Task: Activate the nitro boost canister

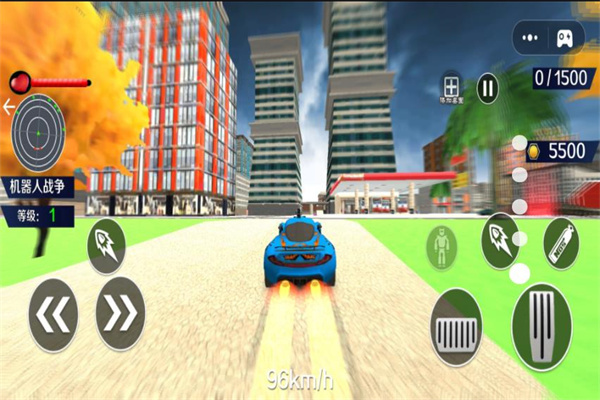Action: (560, 243)
